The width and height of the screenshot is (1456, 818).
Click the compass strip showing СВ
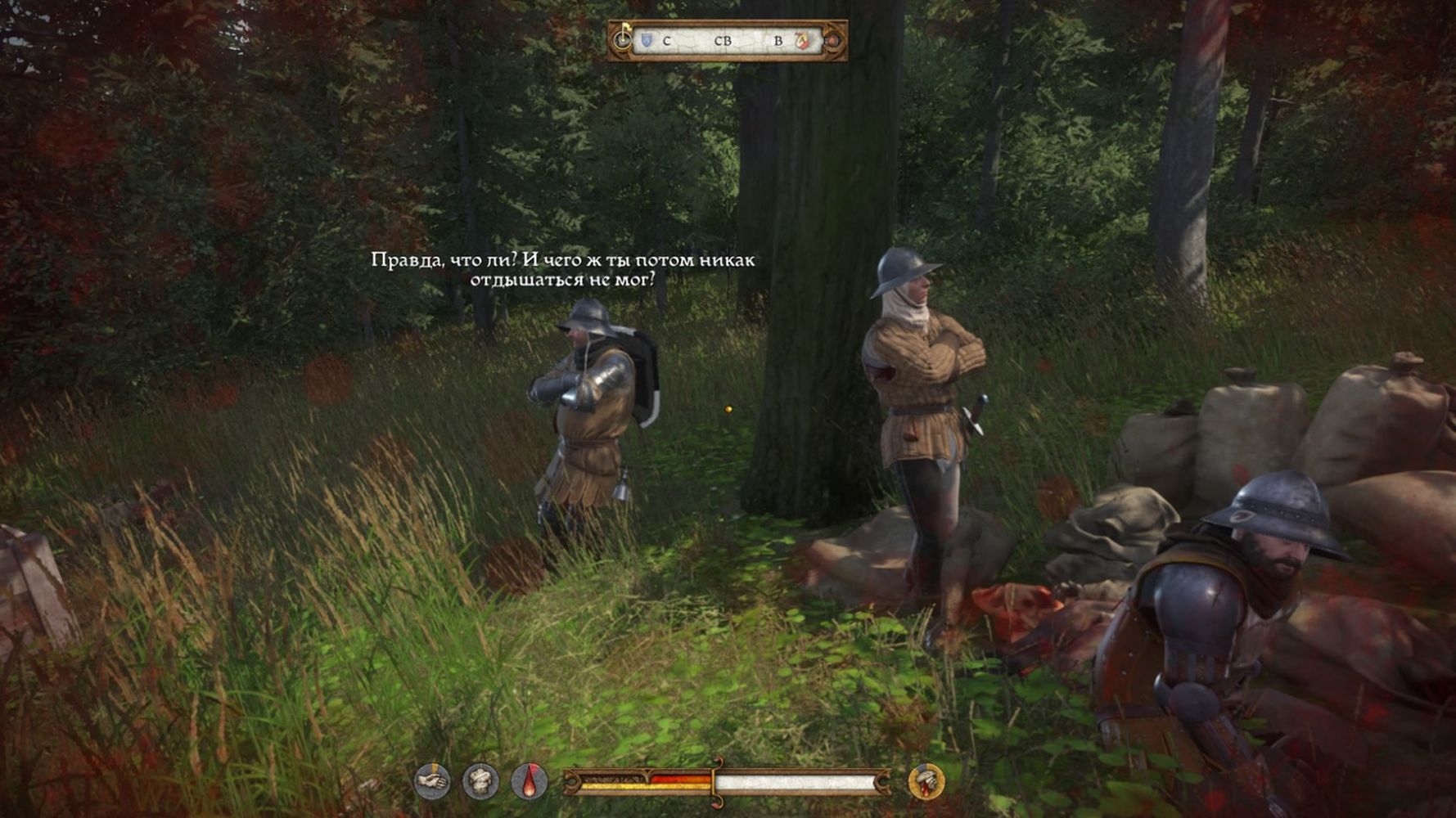coord(723,41)
